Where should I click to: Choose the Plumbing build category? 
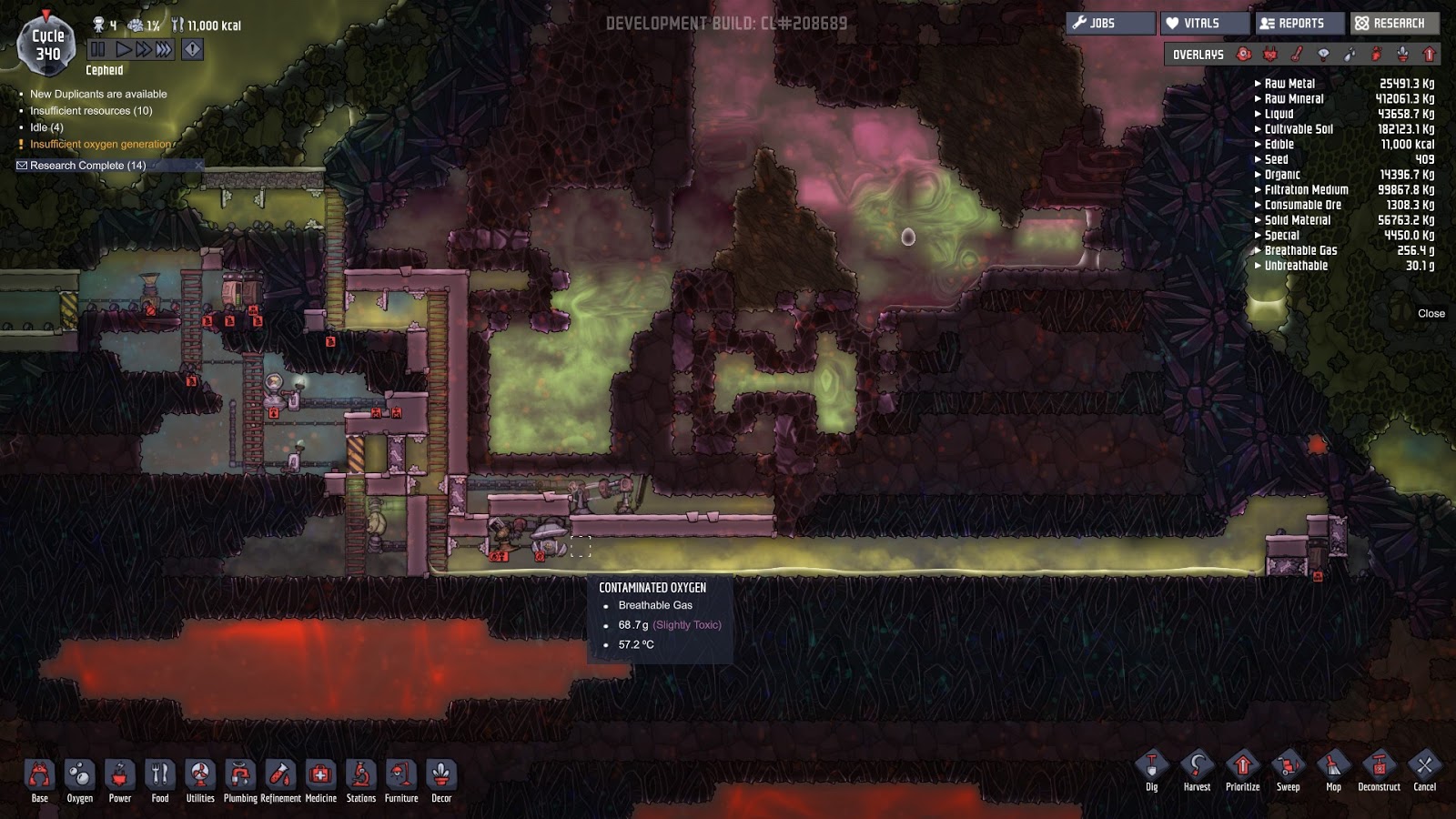[x=240, y=781]
